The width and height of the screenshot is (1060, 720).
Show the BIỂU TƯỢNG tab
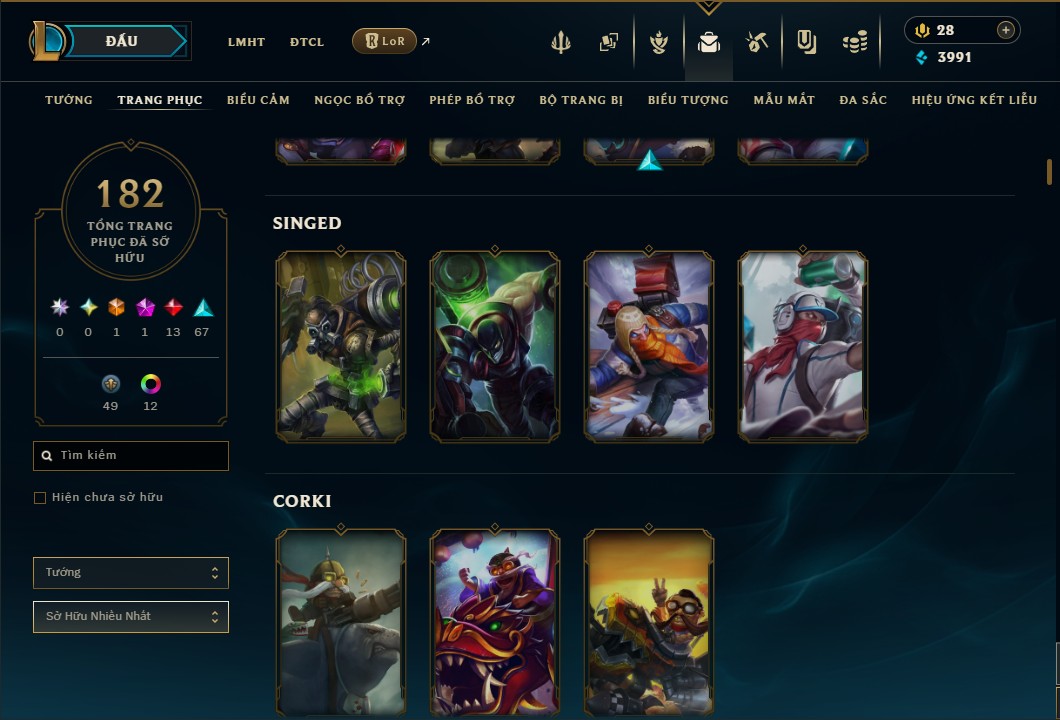point(688,100)
